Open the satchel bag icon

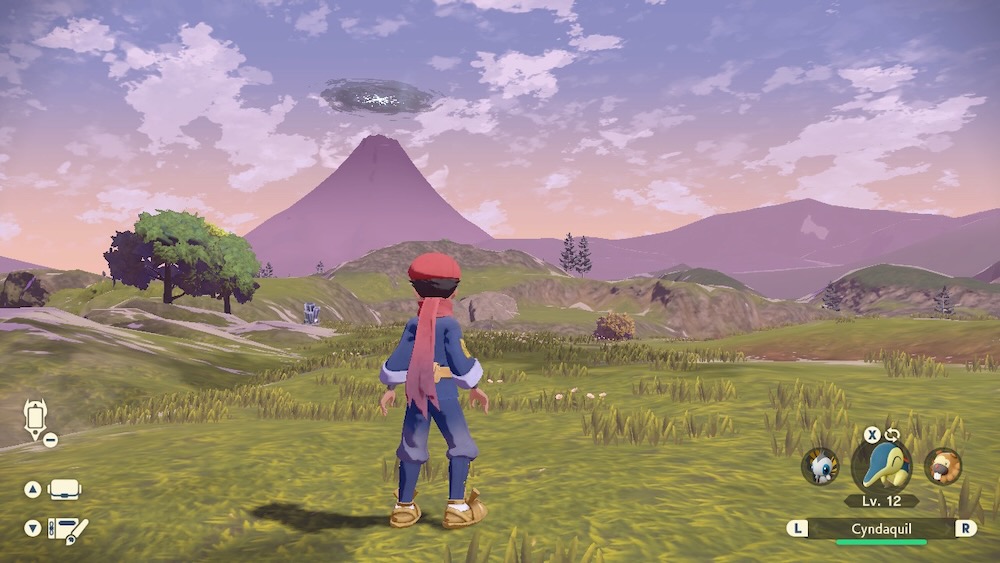pos(65,490)
